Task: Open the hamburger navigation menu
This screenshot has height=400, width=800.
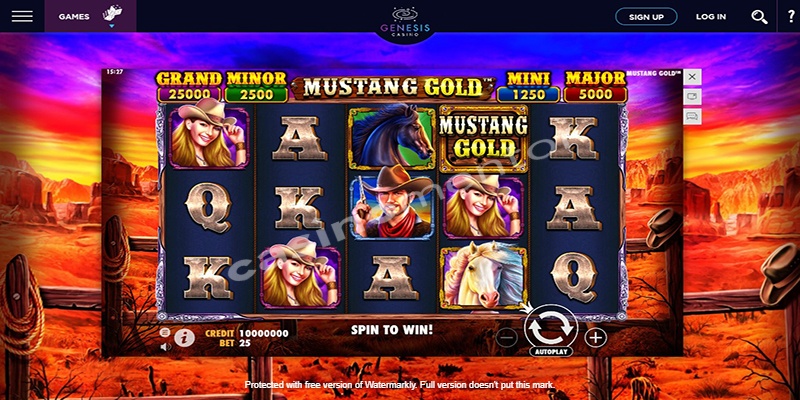Action: 22,17
